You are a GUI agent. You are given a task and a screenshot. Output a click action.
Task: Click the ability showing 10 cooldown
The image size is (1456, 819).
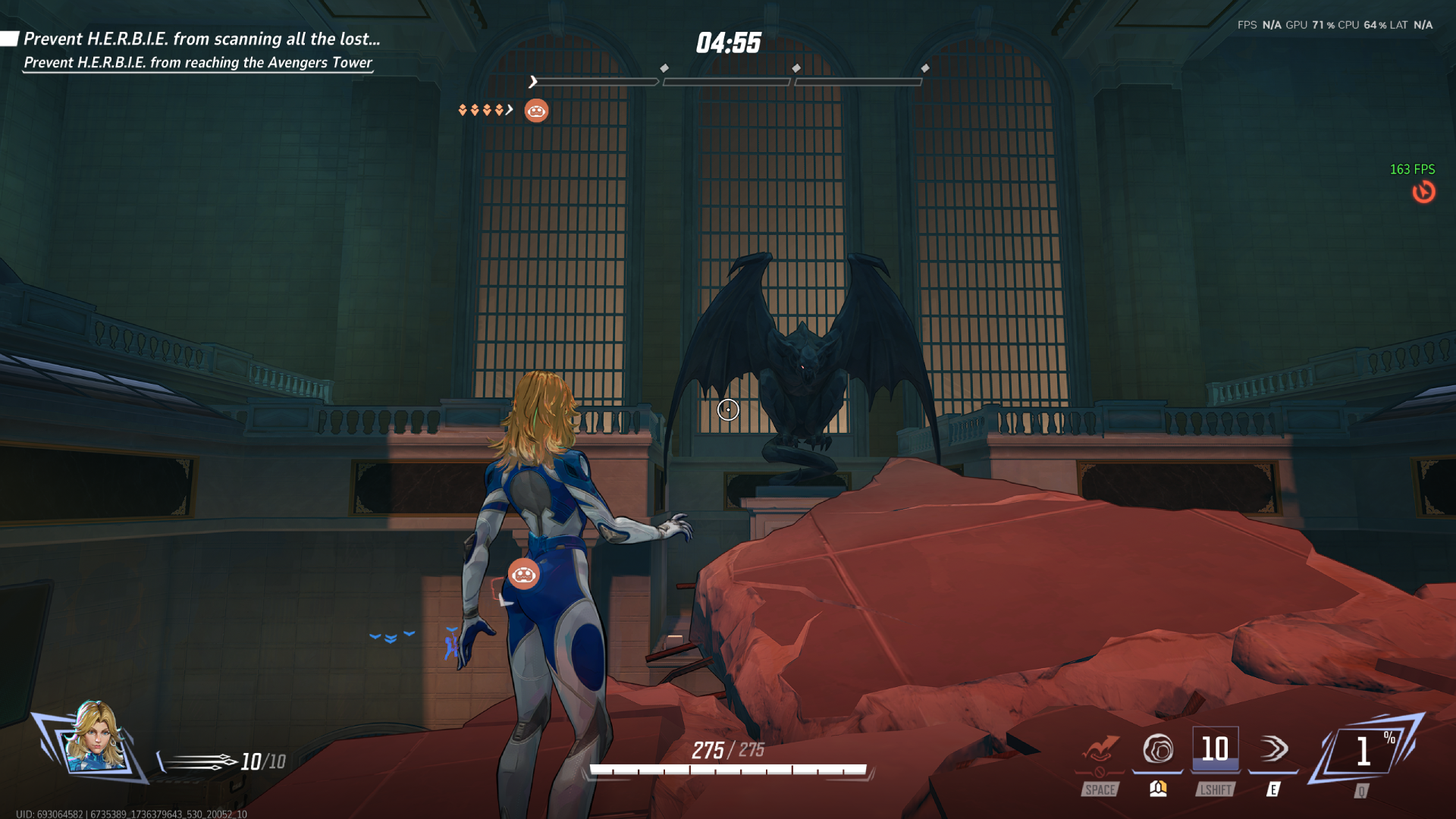click(x=1216, y=750)
